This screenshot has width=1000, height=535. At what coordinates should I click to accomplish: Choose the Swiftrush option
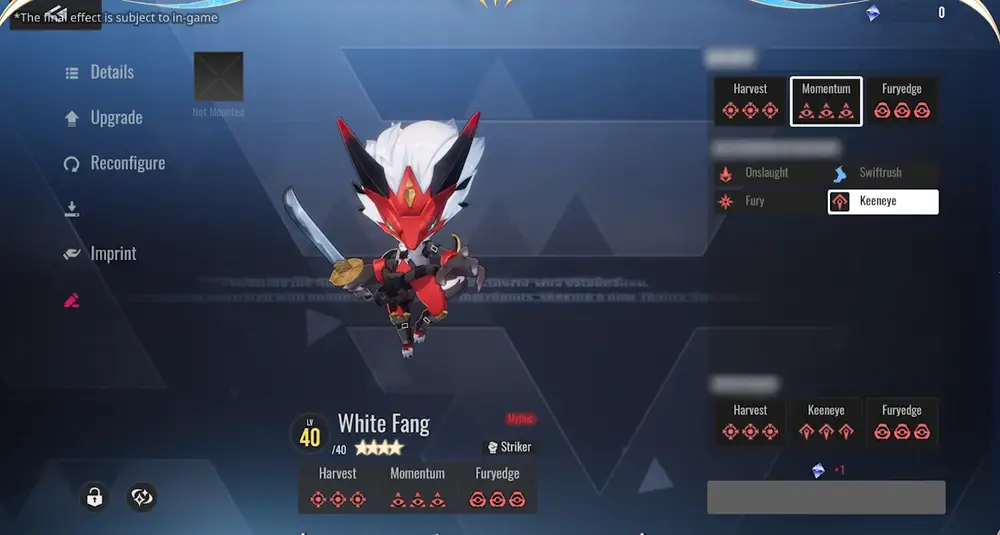(881, 173)
